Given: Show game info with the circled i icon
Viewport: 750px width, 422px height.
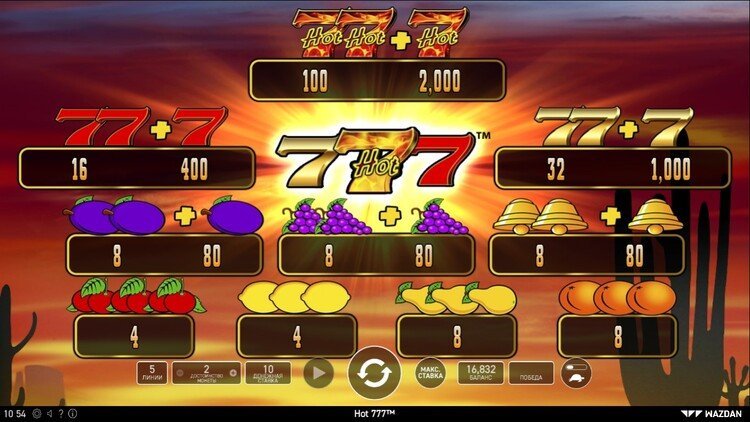Looking at the screenshot, I should coord(72,413).
